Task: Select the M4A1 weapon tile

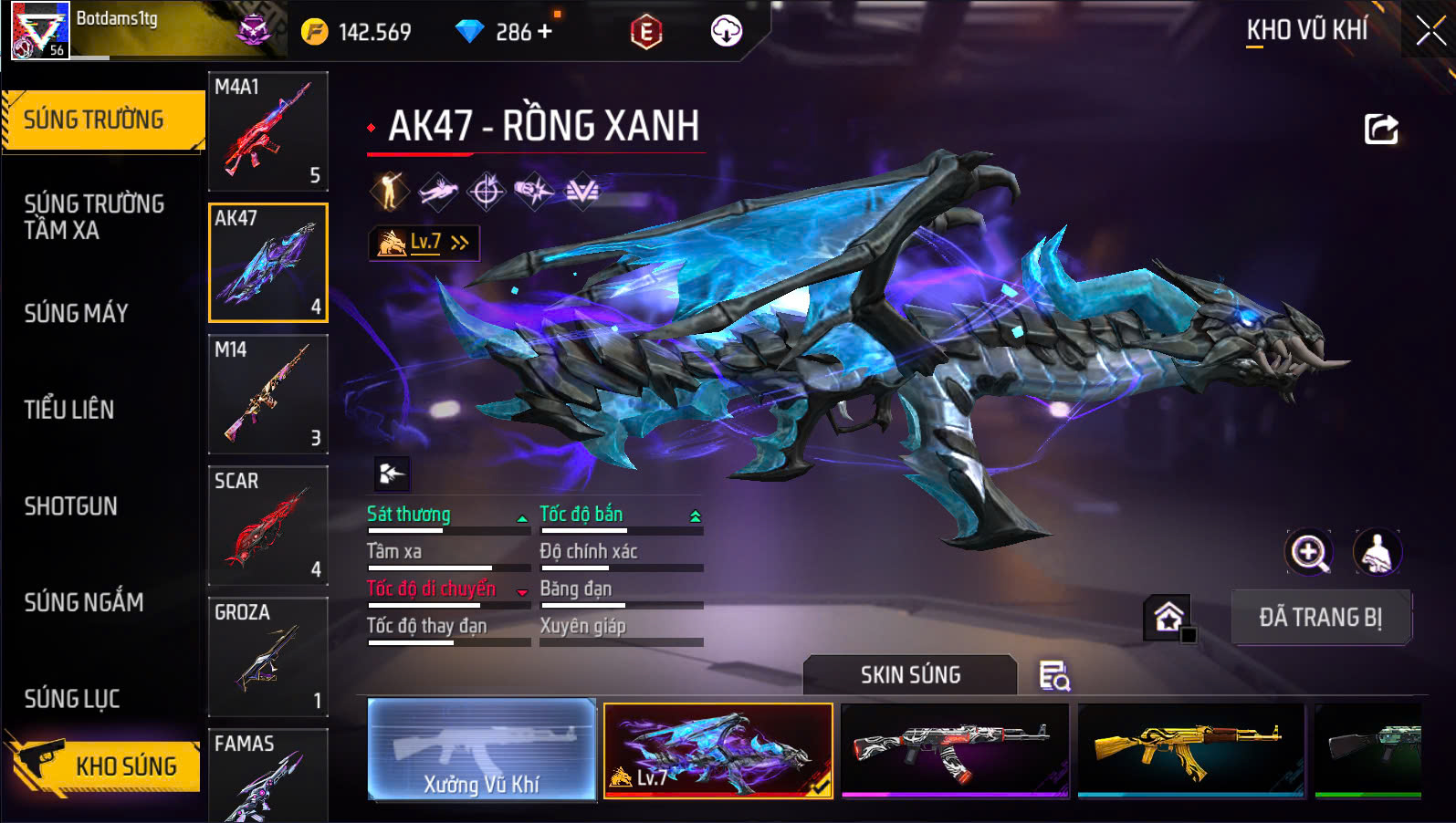Action: point(268,131)
